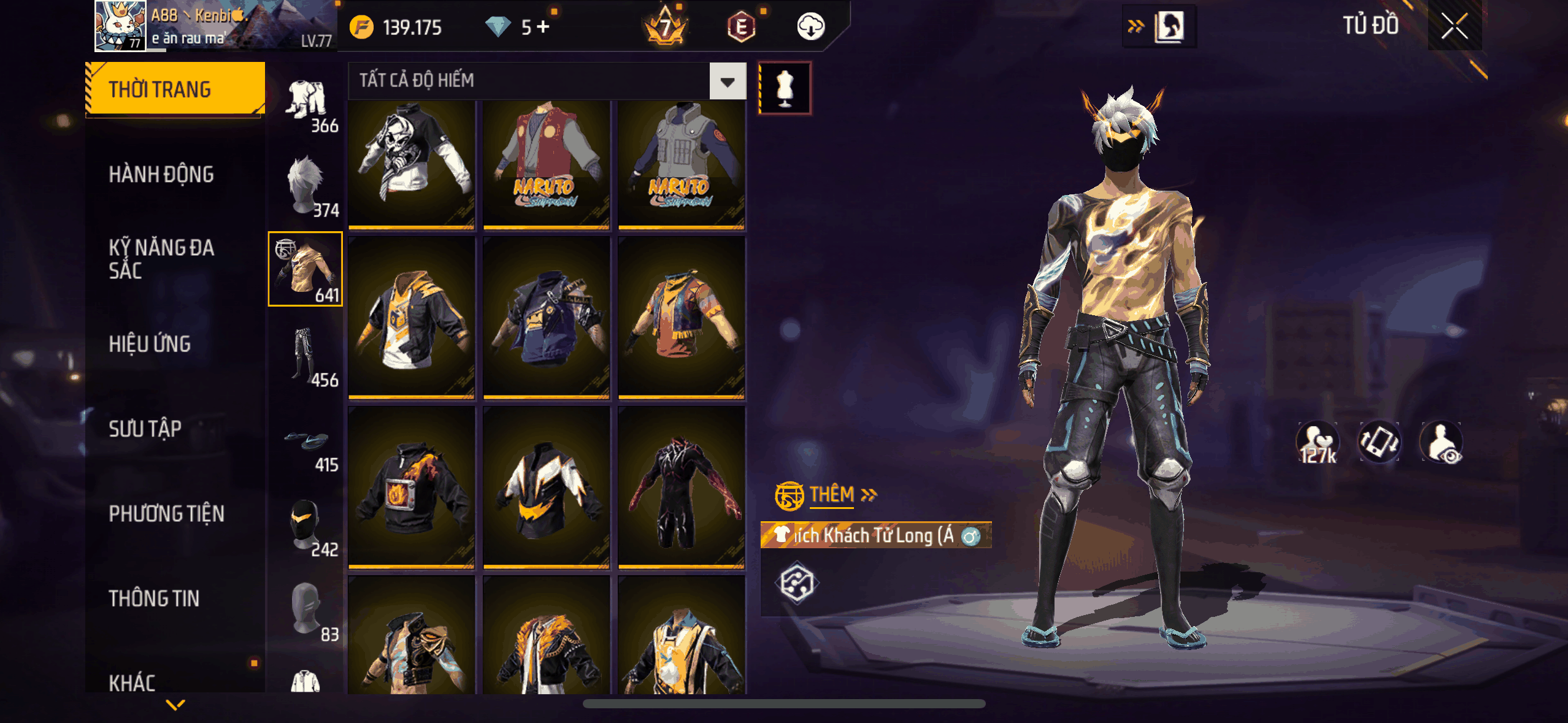Add diamonds with the plus button
This screenshot has height=723, width=1568.
pos(544,27)
